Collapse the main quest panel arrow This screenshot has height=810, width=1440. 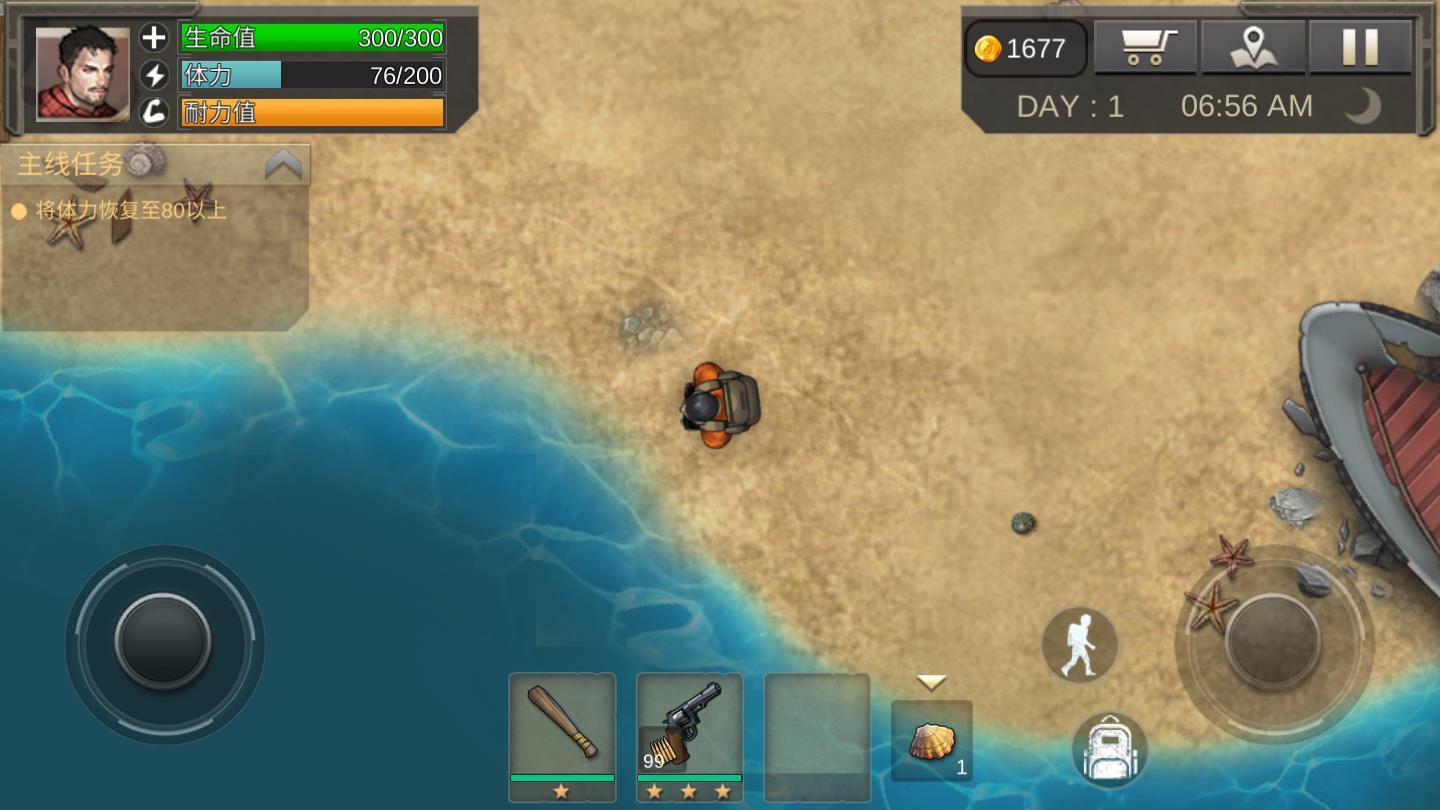click(x=283, y=165)
